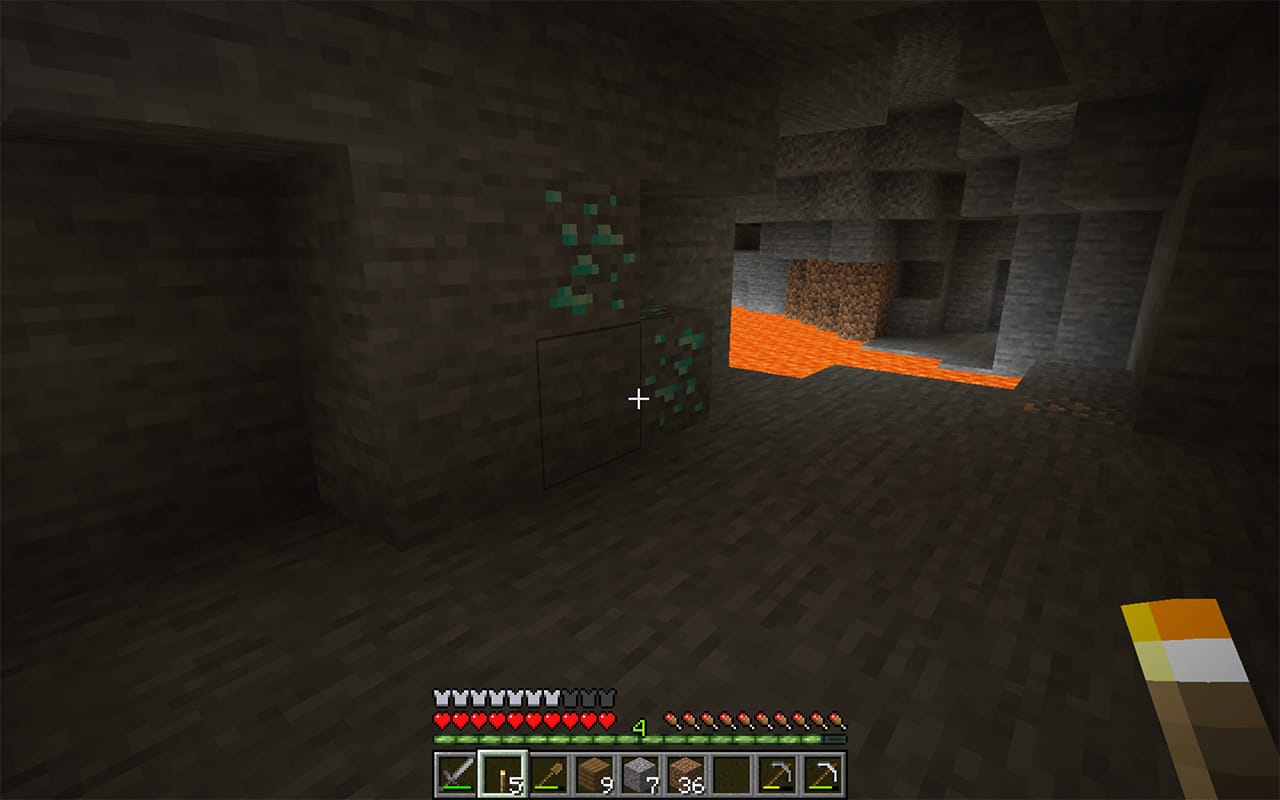
Task: Pick the cobblestone block slot
Action: click(x=640, y=774)
